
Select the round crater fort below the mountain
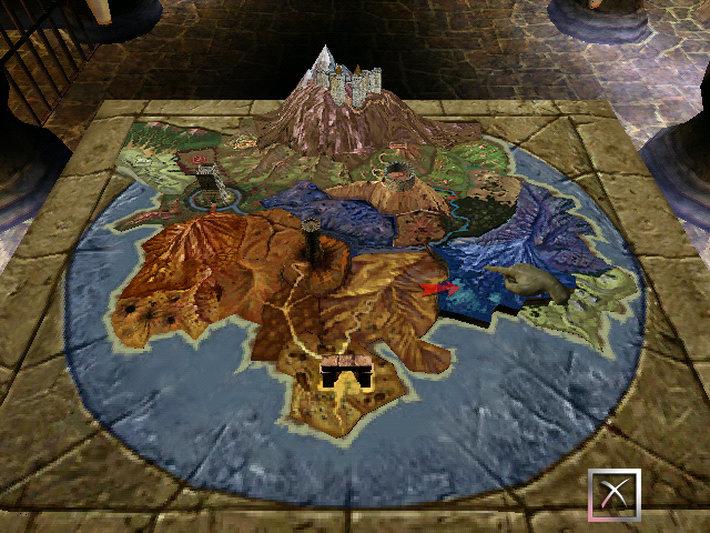click(397, 175)
